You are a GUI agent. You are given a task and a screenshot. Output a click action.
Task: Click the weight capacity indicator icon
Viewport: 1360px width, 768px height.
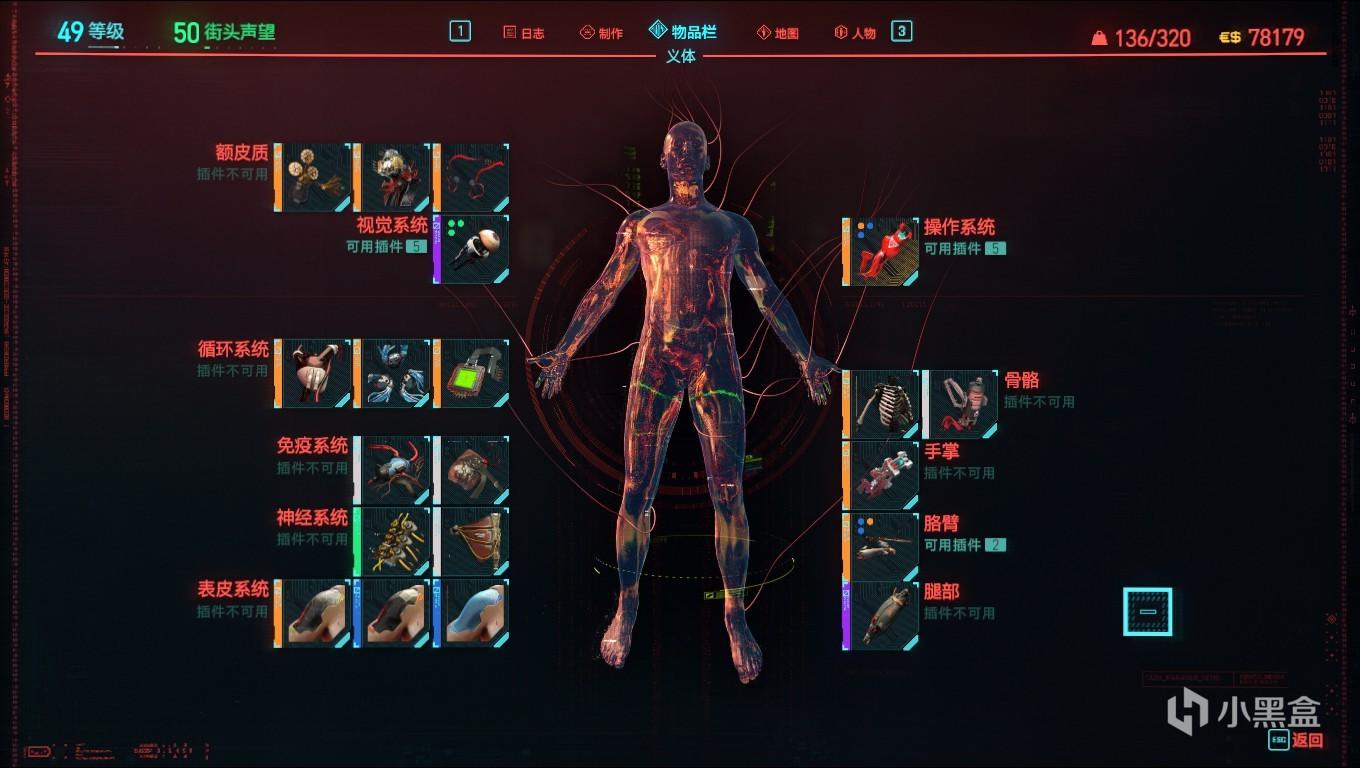tap(1100, 38)
